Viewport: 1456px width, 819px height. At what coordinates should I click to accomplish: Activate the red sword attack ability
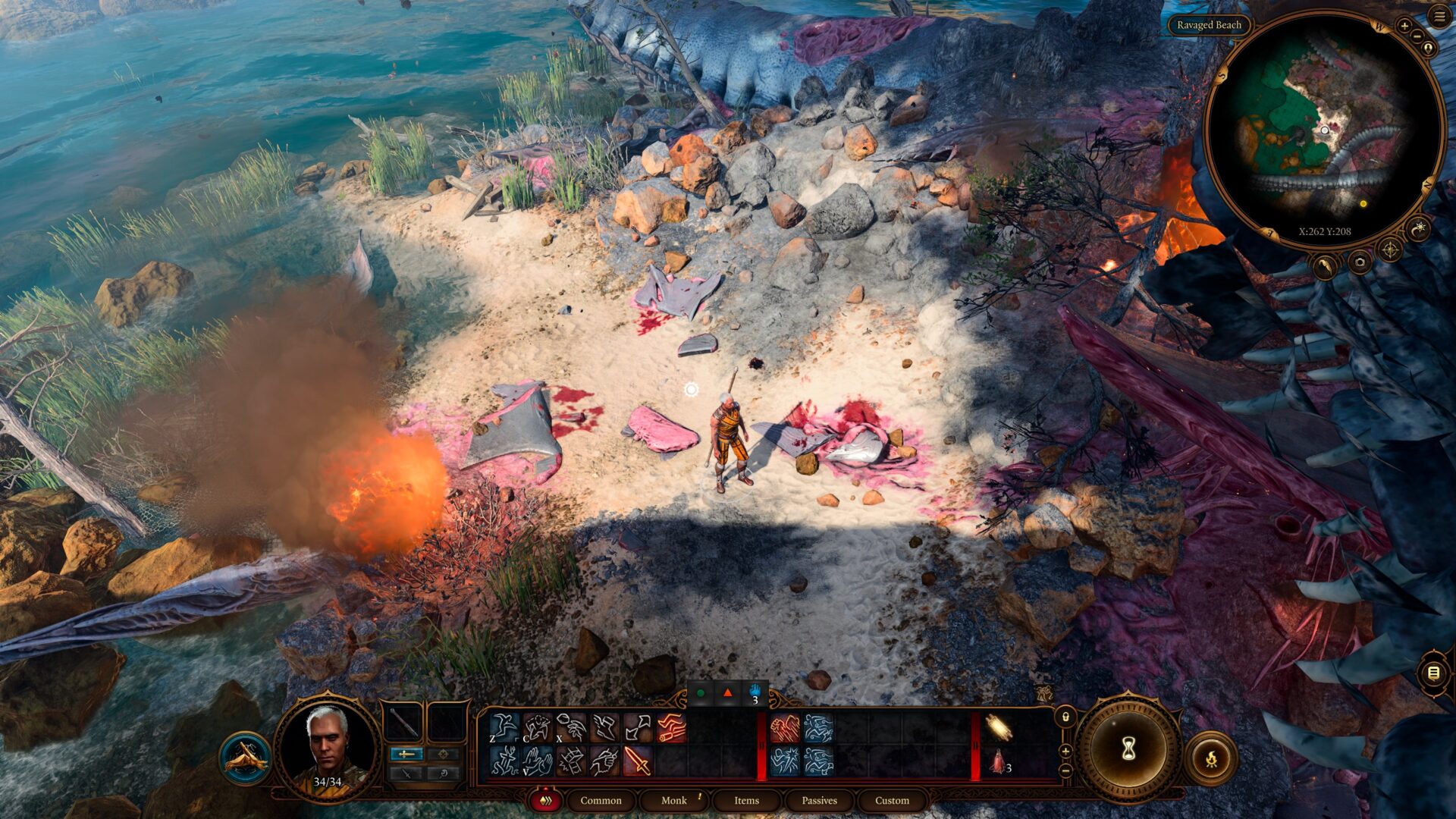pos(638,761)
